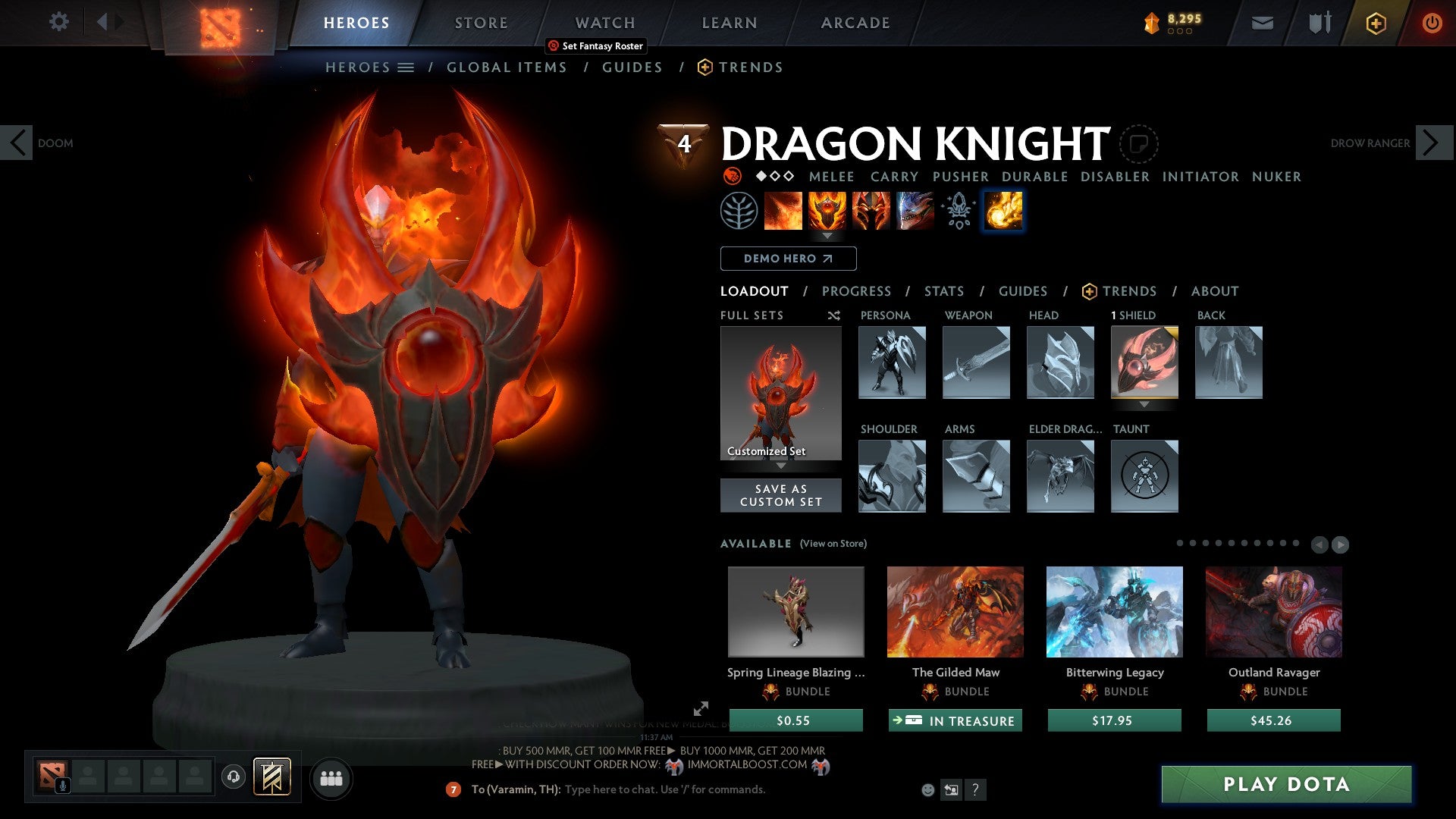Screen dimensions: 1456x819
Task: Open the armory shield and sword icon
Action: coord(1319,23)
